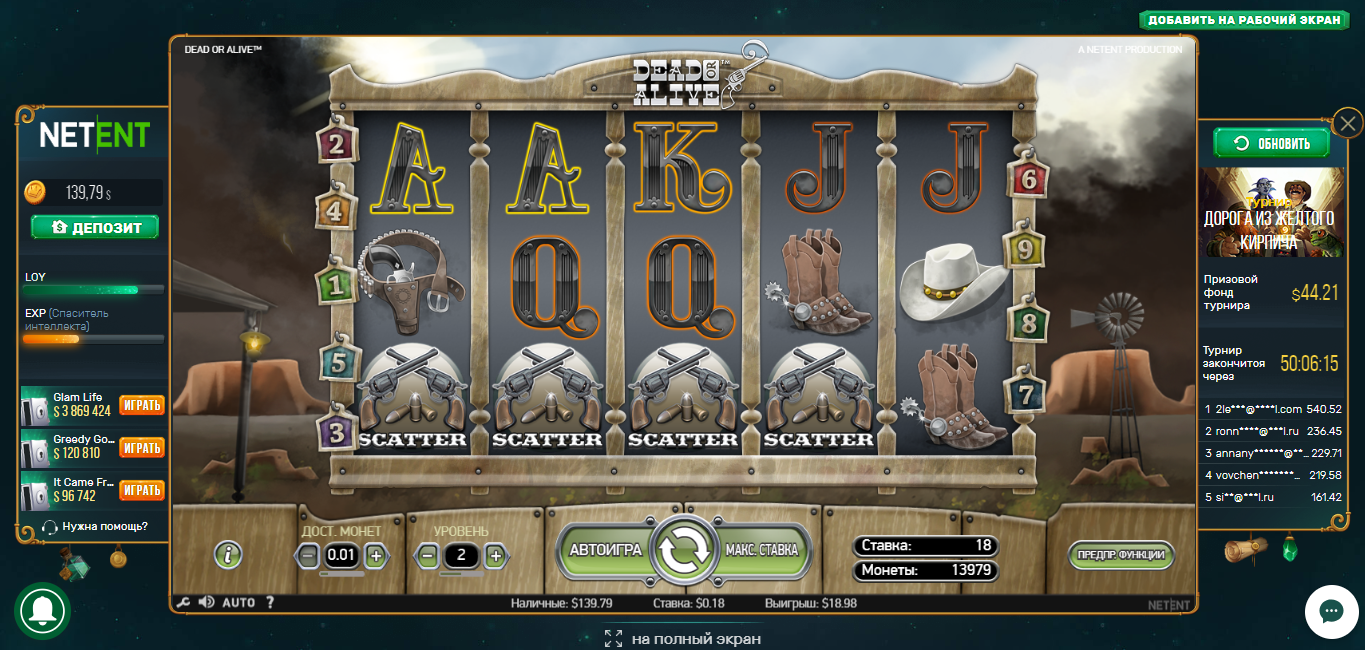Start Автоигра autoplay mode
The width and height of the screenshot is (1365, 650).
605,550
